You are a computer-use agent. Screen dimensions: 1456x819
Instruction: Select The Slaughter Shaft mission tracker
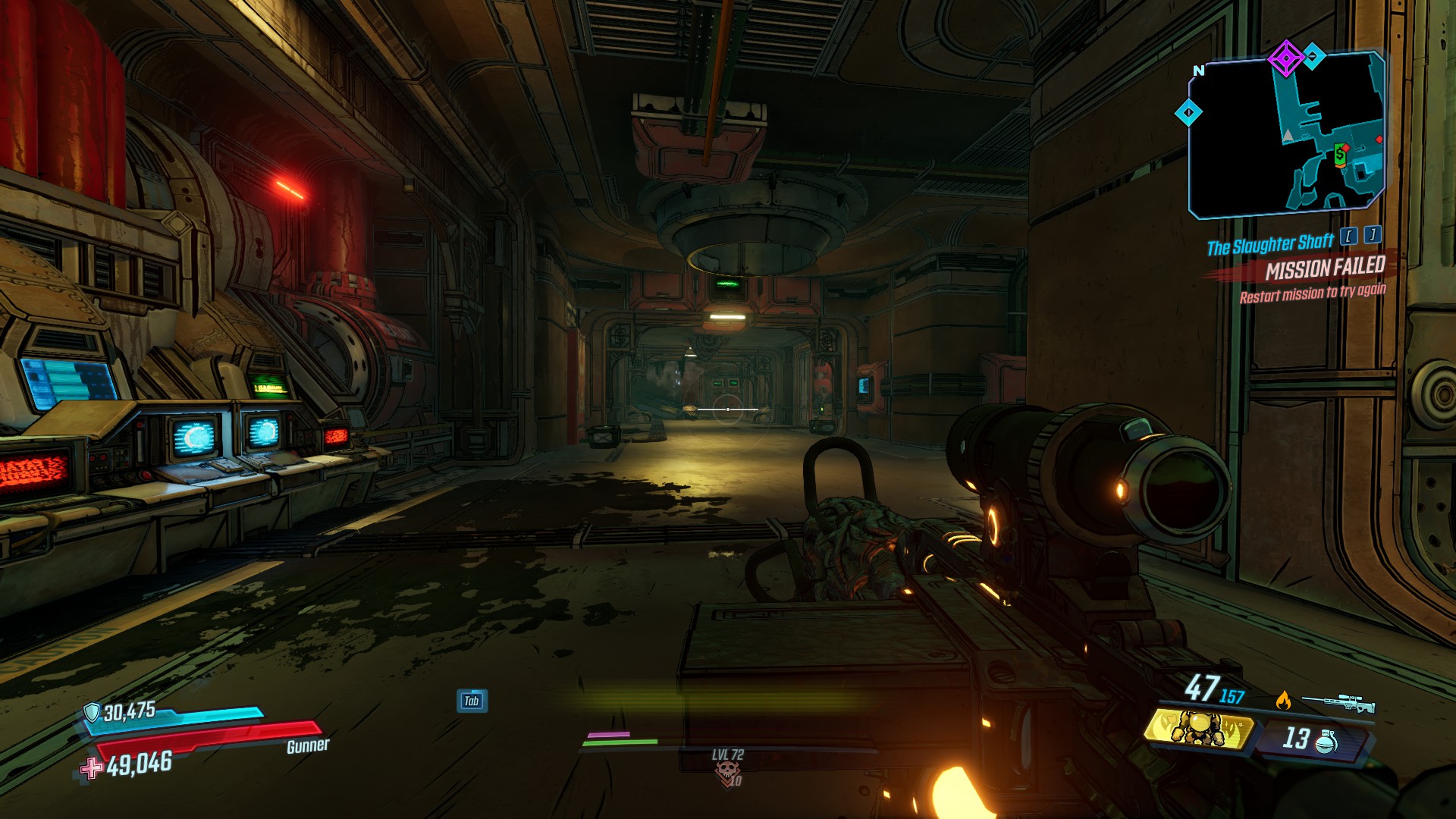point(1270,245)
